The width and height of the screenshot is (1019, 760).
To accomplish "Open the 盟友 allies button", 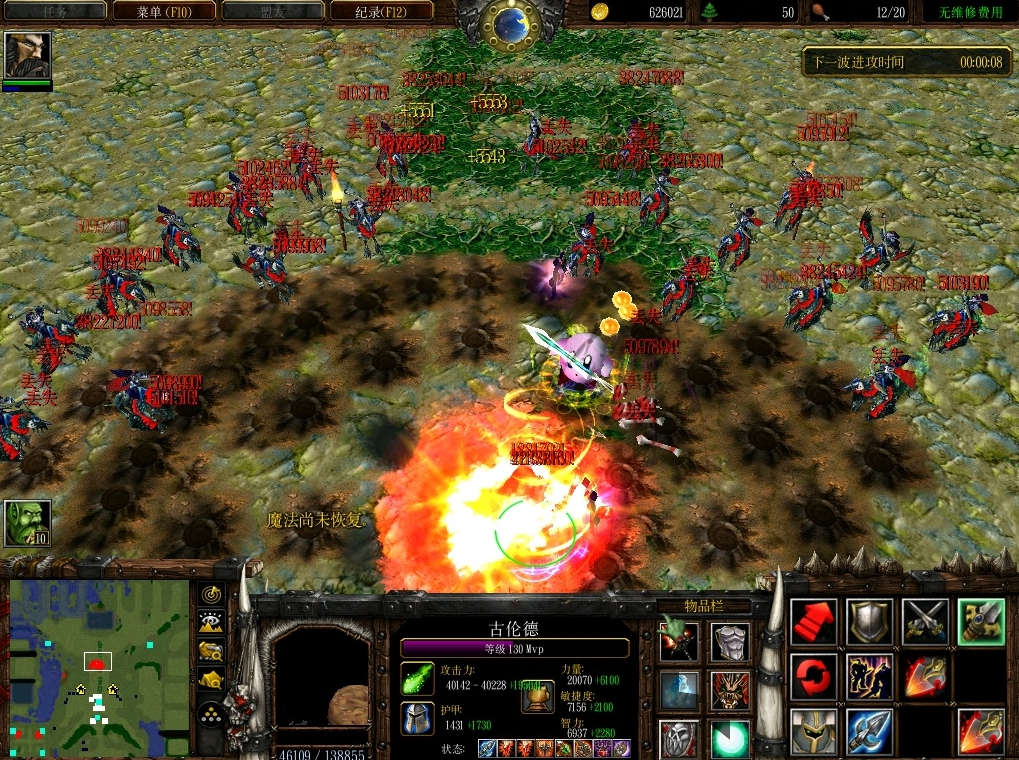I will [x=272, y=12].
